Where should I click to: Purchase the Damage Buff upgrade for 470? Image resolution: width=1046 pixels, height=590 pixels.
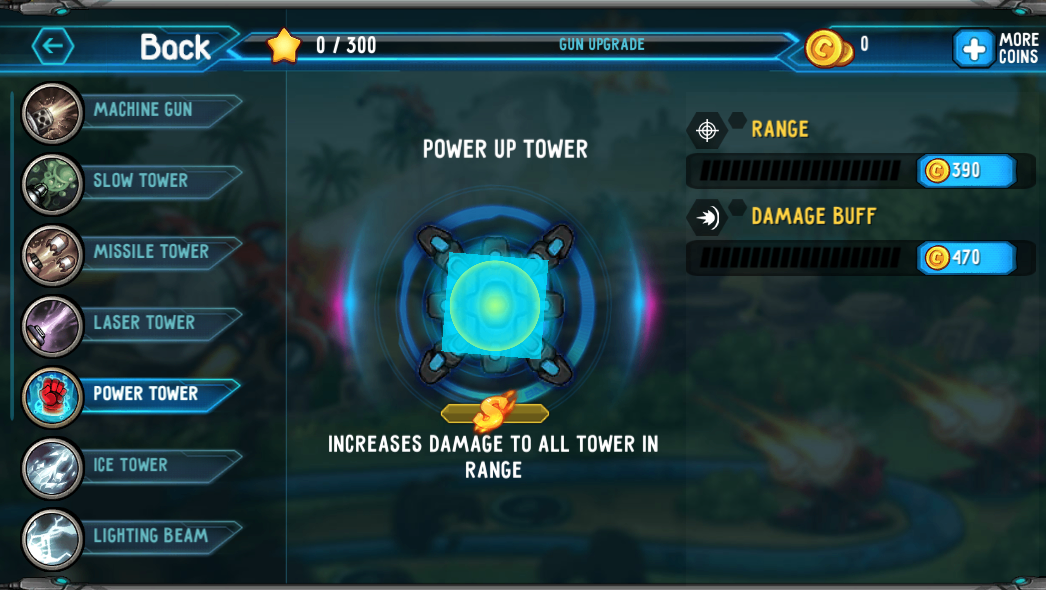(x=965, y=258)
